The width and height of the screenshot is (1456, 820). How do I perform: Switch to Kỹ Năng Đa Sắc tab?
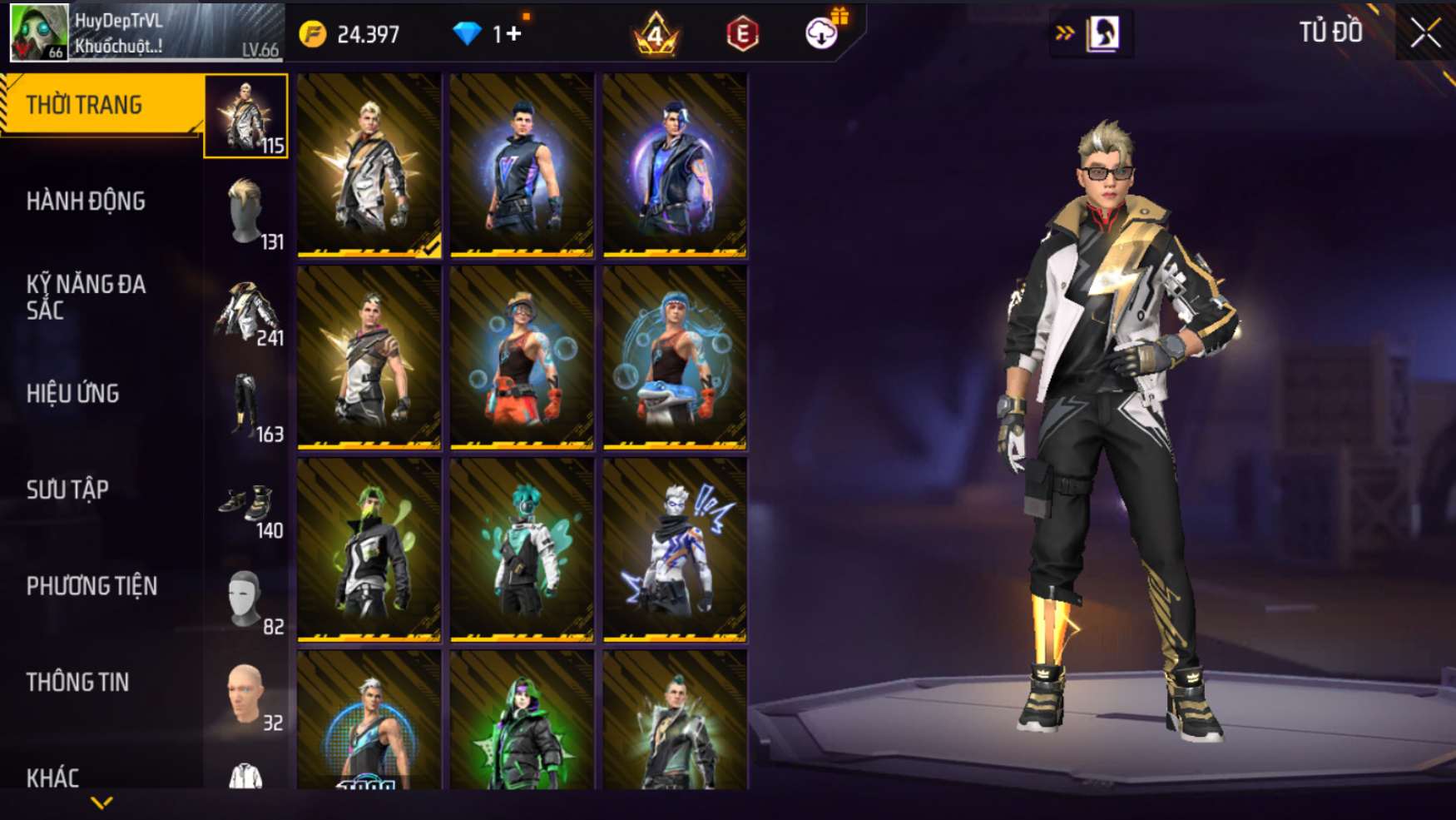(x=86, y=297)
